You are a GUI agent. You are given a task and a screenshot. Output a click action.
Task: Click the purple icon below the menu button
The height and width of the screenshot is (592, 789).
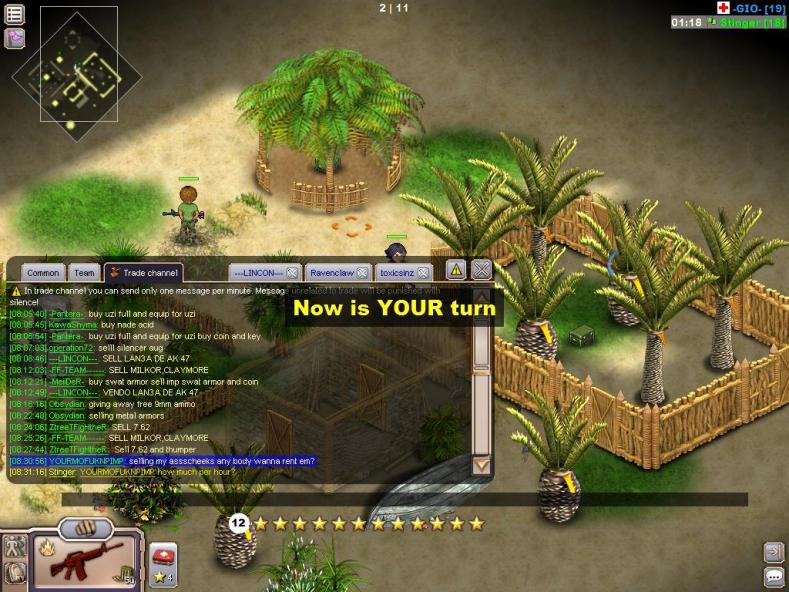15,39
